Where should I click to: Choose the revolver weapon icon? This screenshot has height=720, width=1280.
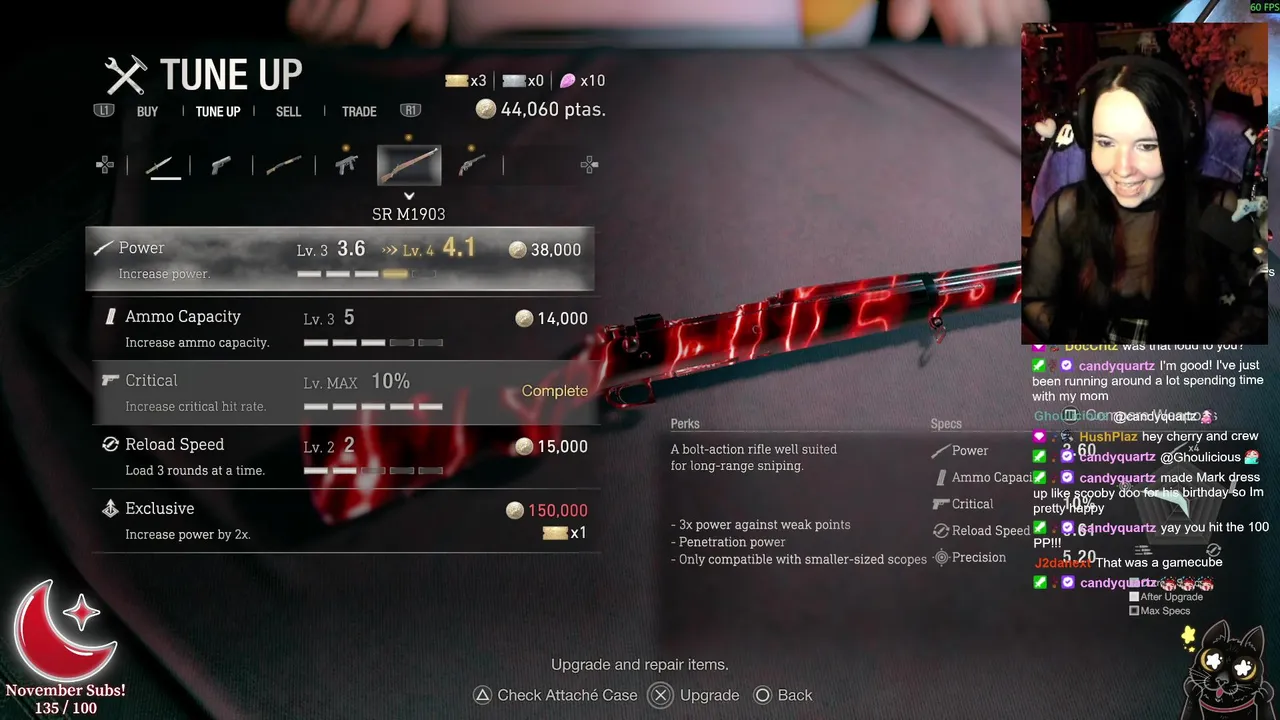coord(470,165)
